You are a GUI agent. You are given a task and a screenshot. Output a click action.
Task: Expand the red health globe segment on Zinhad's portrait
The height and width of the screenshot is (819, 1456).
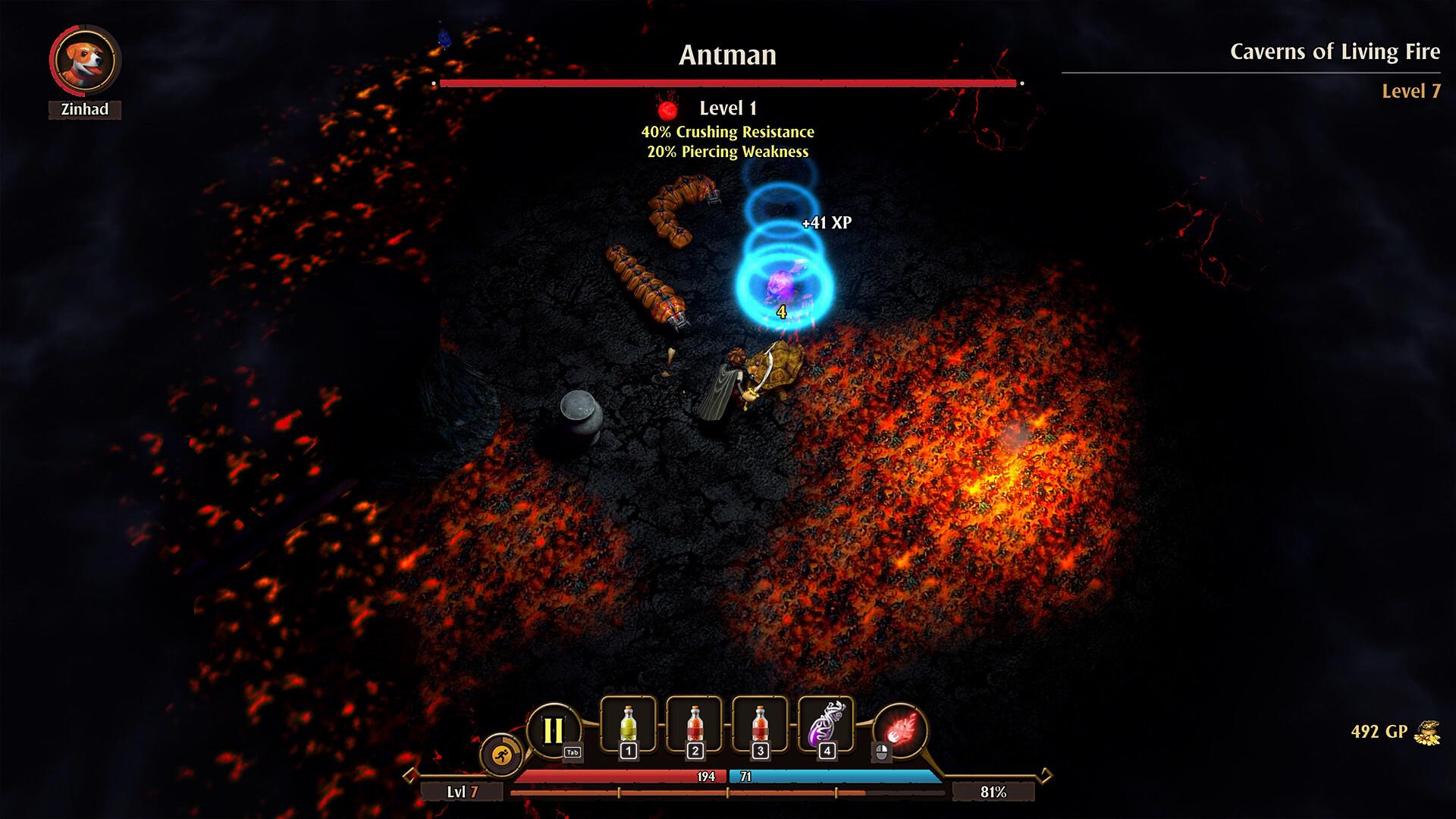[53, 61]
